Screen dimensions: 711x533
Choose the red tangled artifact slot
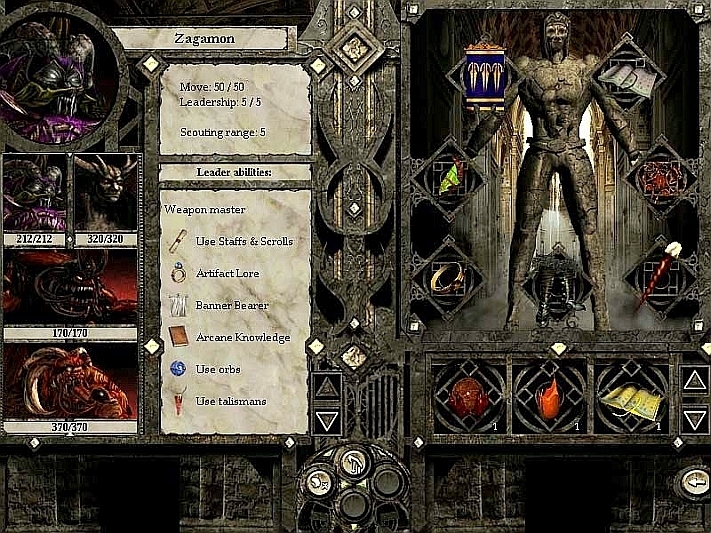pyautogui.click(x=661, y=178)
